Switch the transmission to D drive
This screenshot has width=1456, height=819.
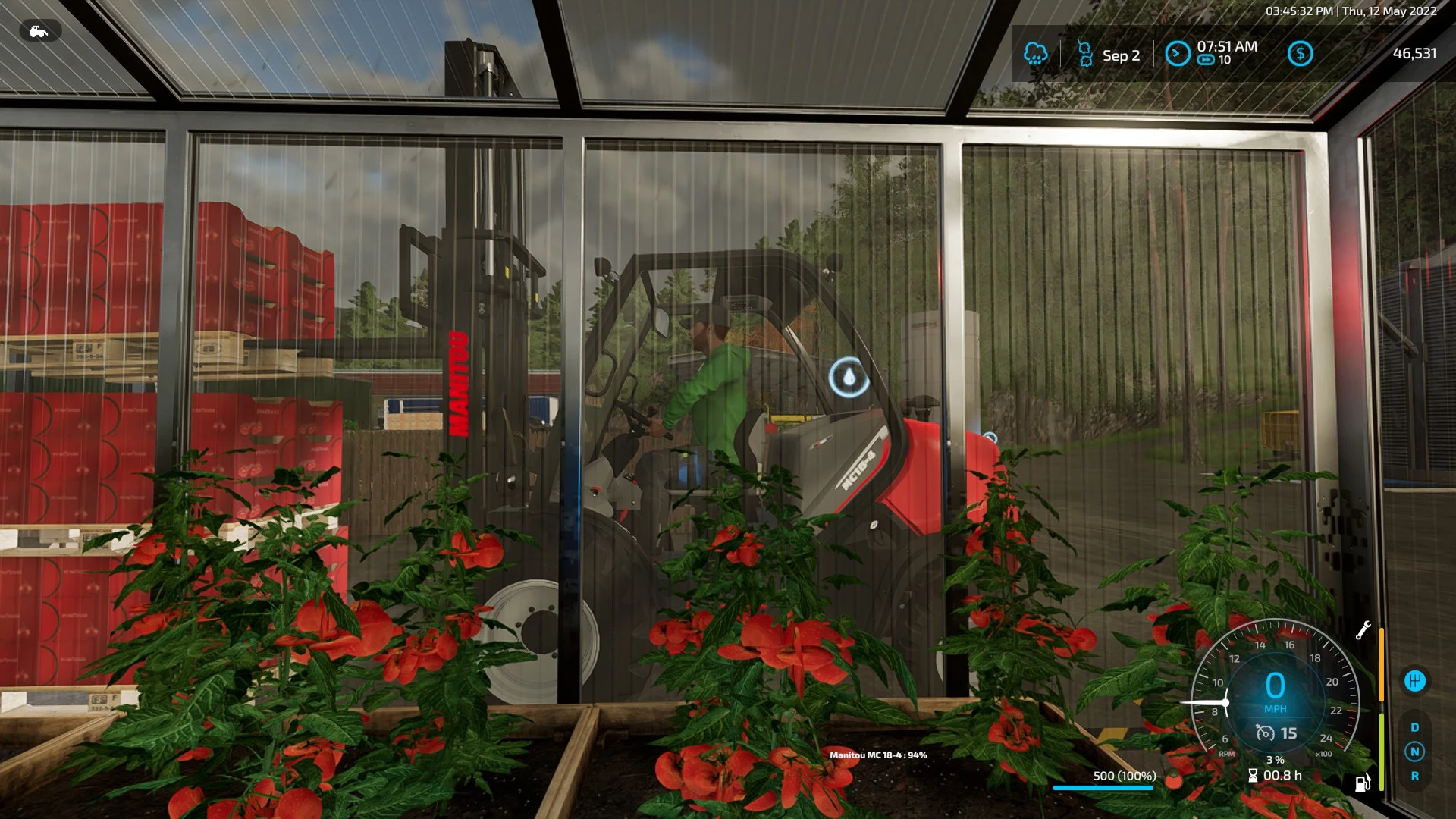[x=1415, y=728]
